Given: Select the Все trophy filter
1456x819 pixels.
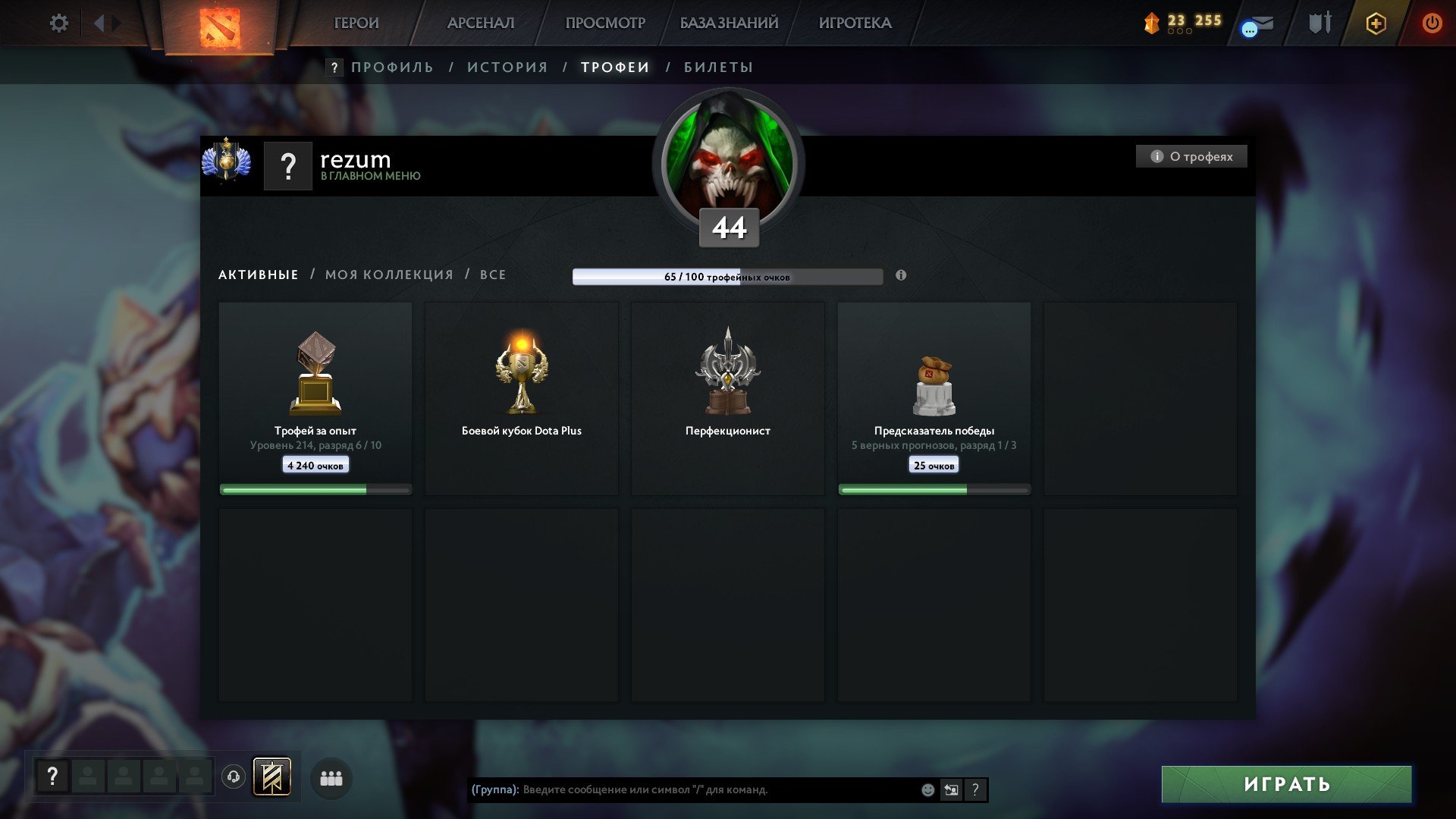Looking at the screenshot, I should point(493,275).
